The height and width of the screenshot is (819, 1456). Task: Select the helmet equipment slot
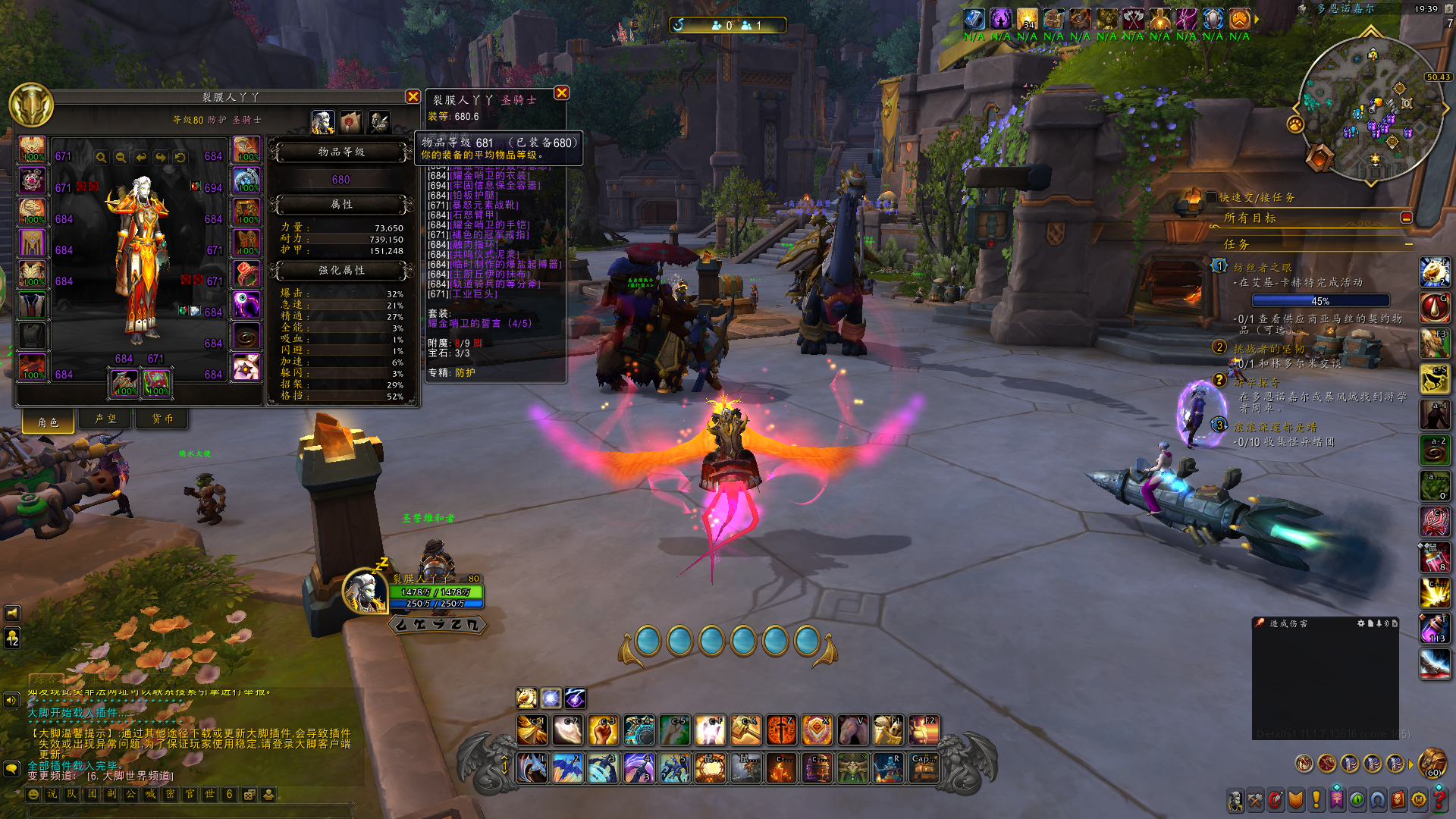coord(32,149)
